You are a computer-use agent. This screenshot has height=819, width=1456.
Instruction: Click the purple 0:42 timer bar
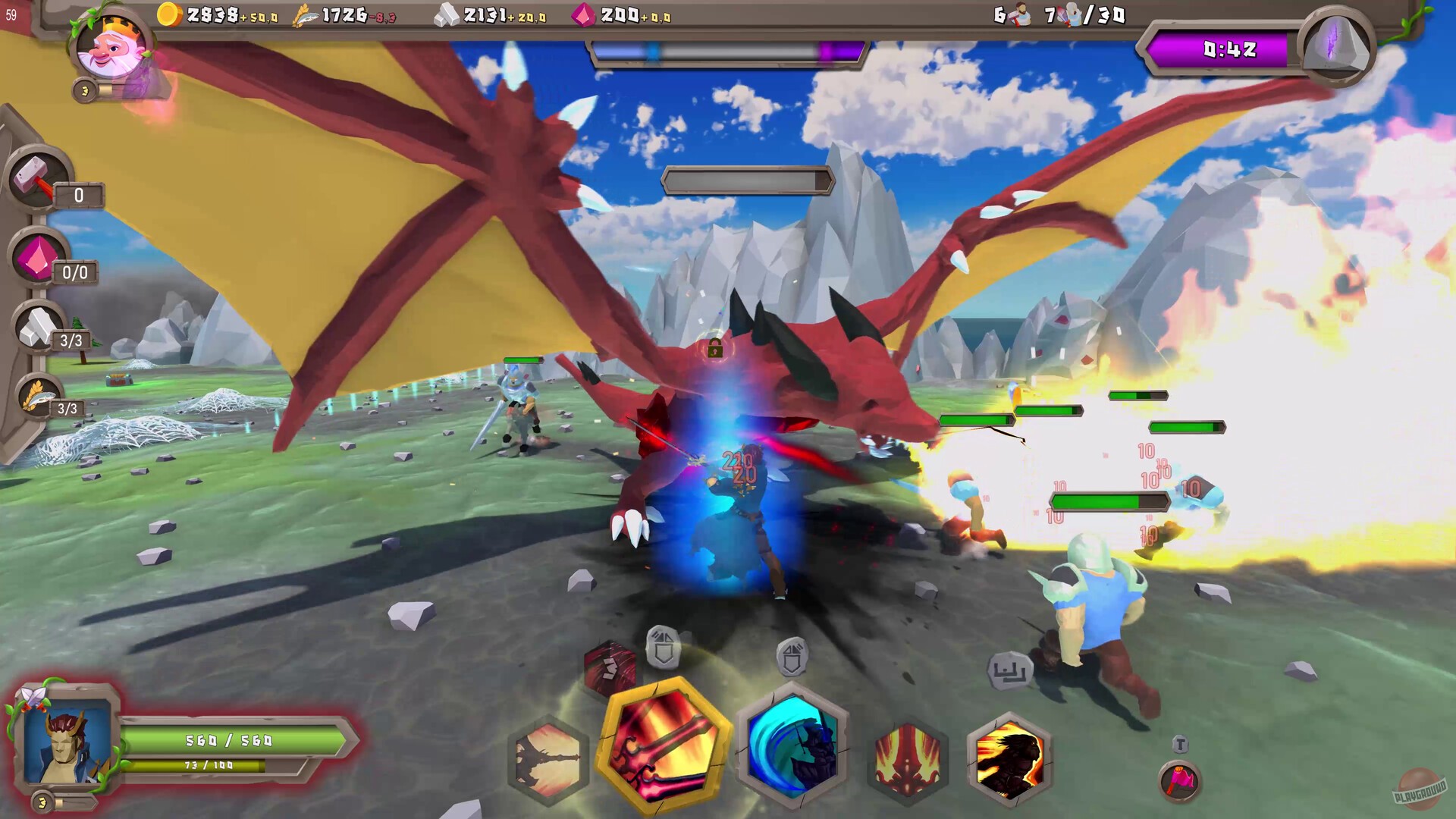[1225, 51]
